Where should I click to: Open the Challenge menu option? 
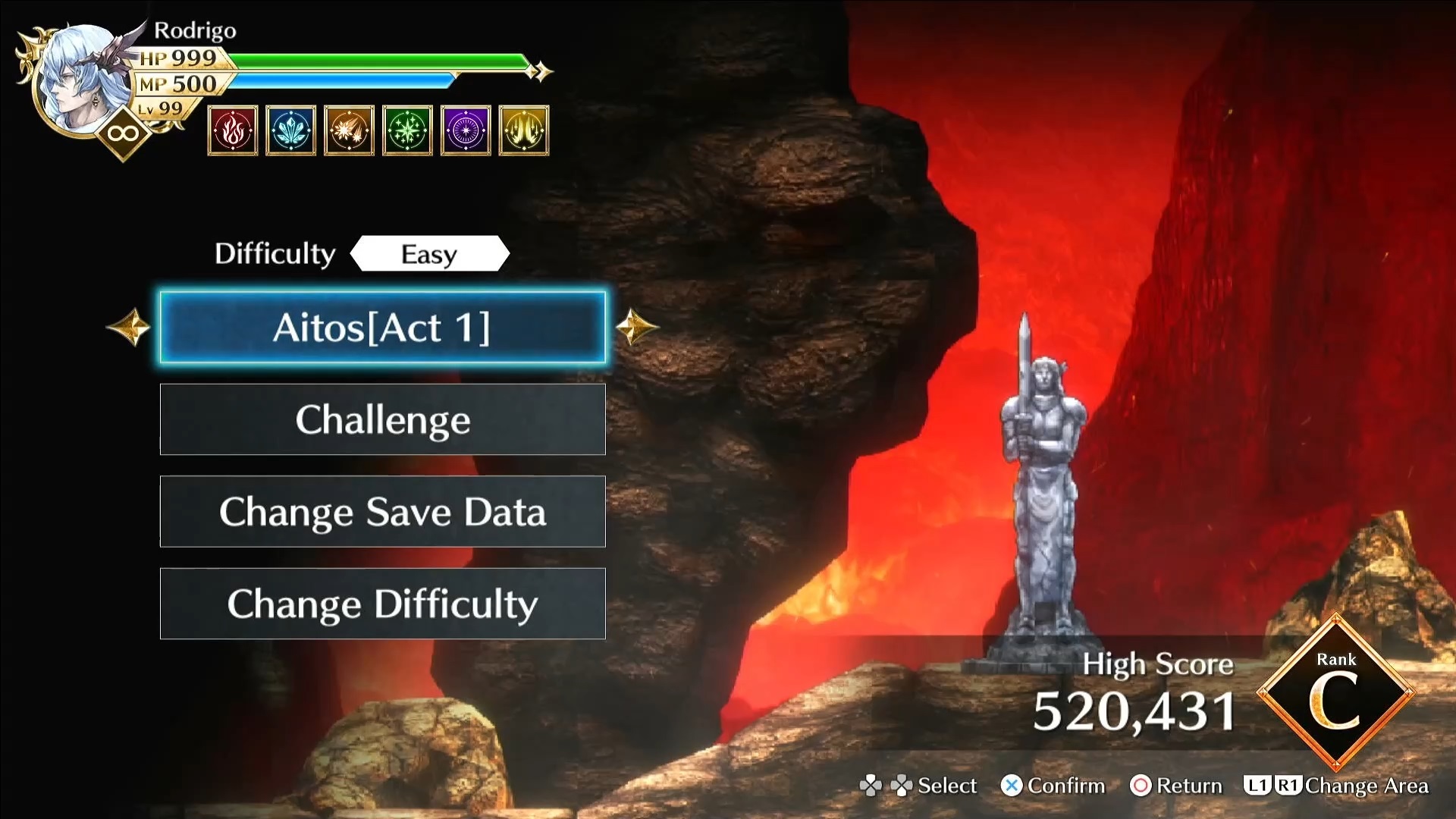pyautogui.click(x=382, y=419)
